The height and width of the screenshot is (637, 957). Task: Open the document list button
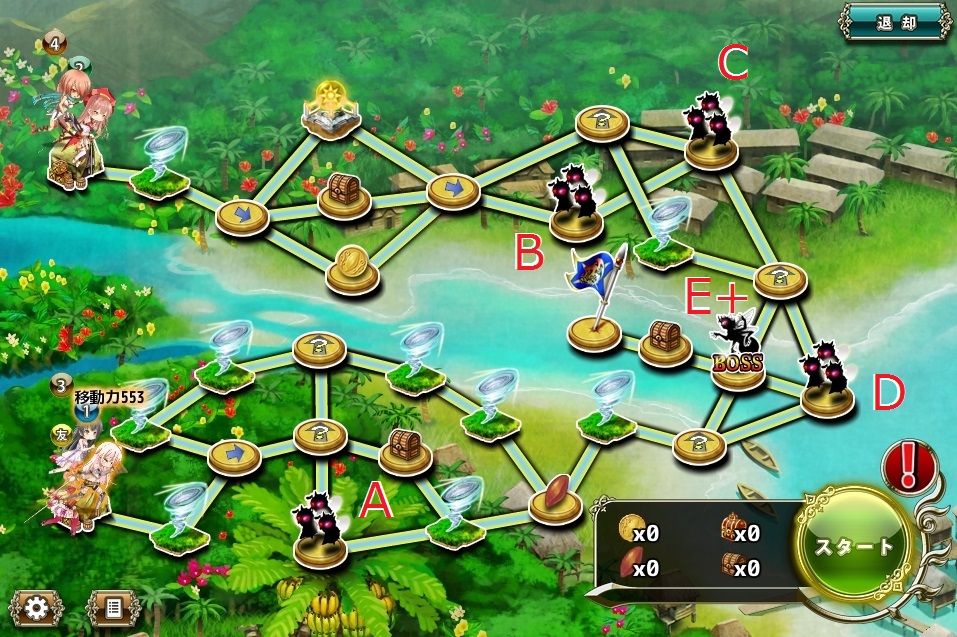112,608
